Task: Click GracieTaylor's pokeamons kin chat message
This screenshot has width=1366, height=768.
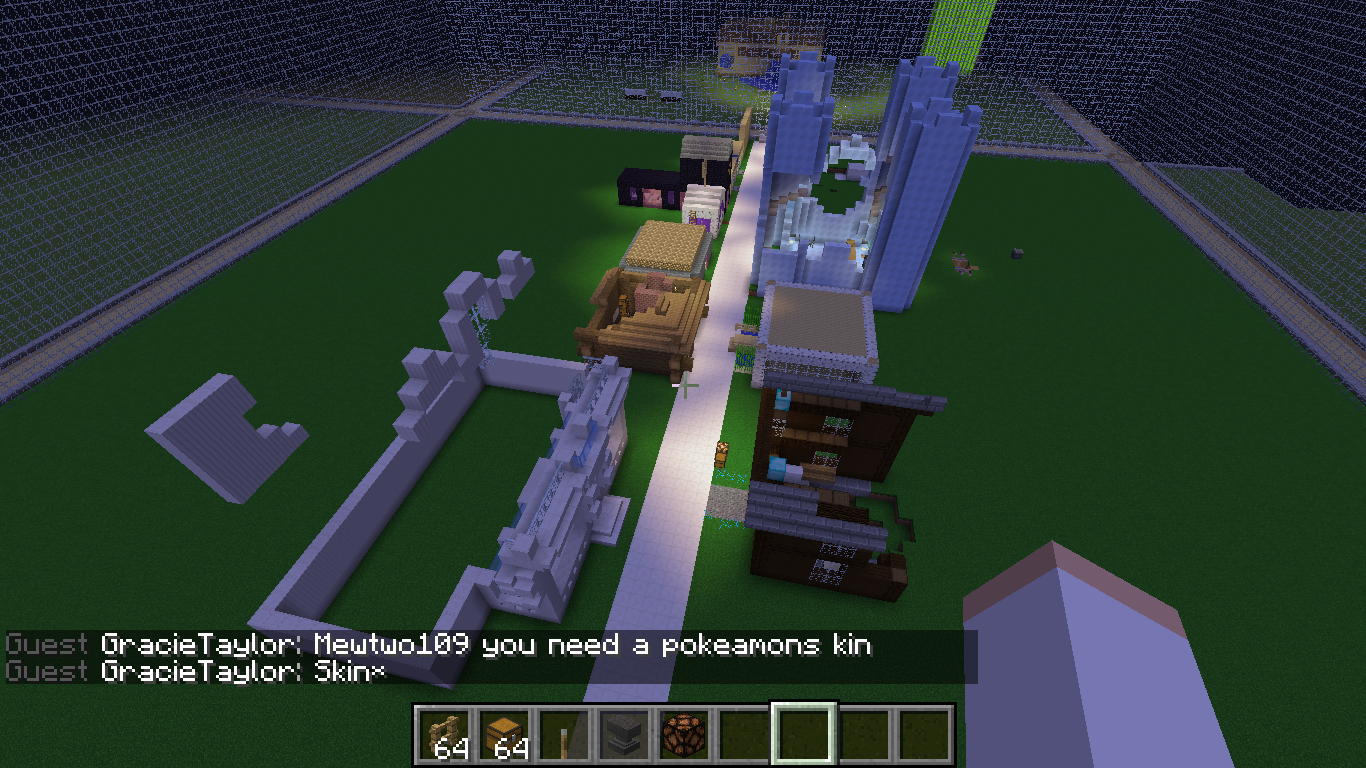Action: [x=486, y=645]
